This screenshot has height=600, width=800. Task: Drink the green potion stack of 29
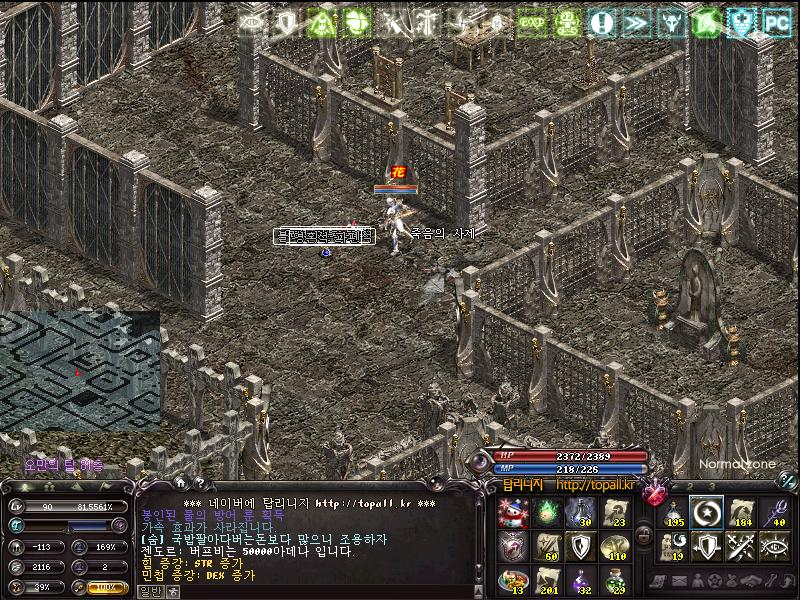click(616, 580)
